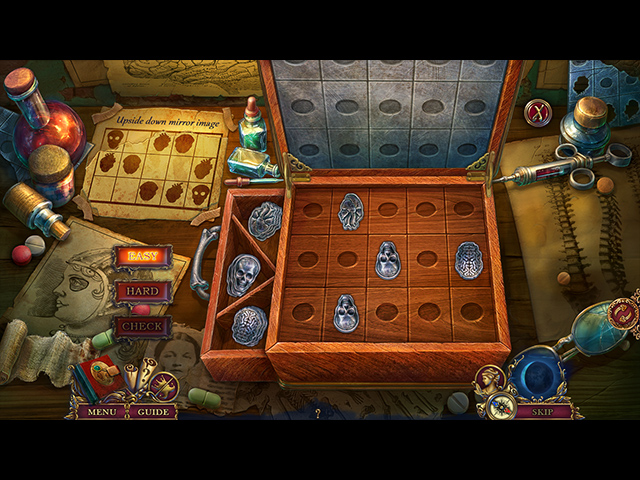
Task: Switch the puzzle to HARD mode
Action: coord(142,292)
